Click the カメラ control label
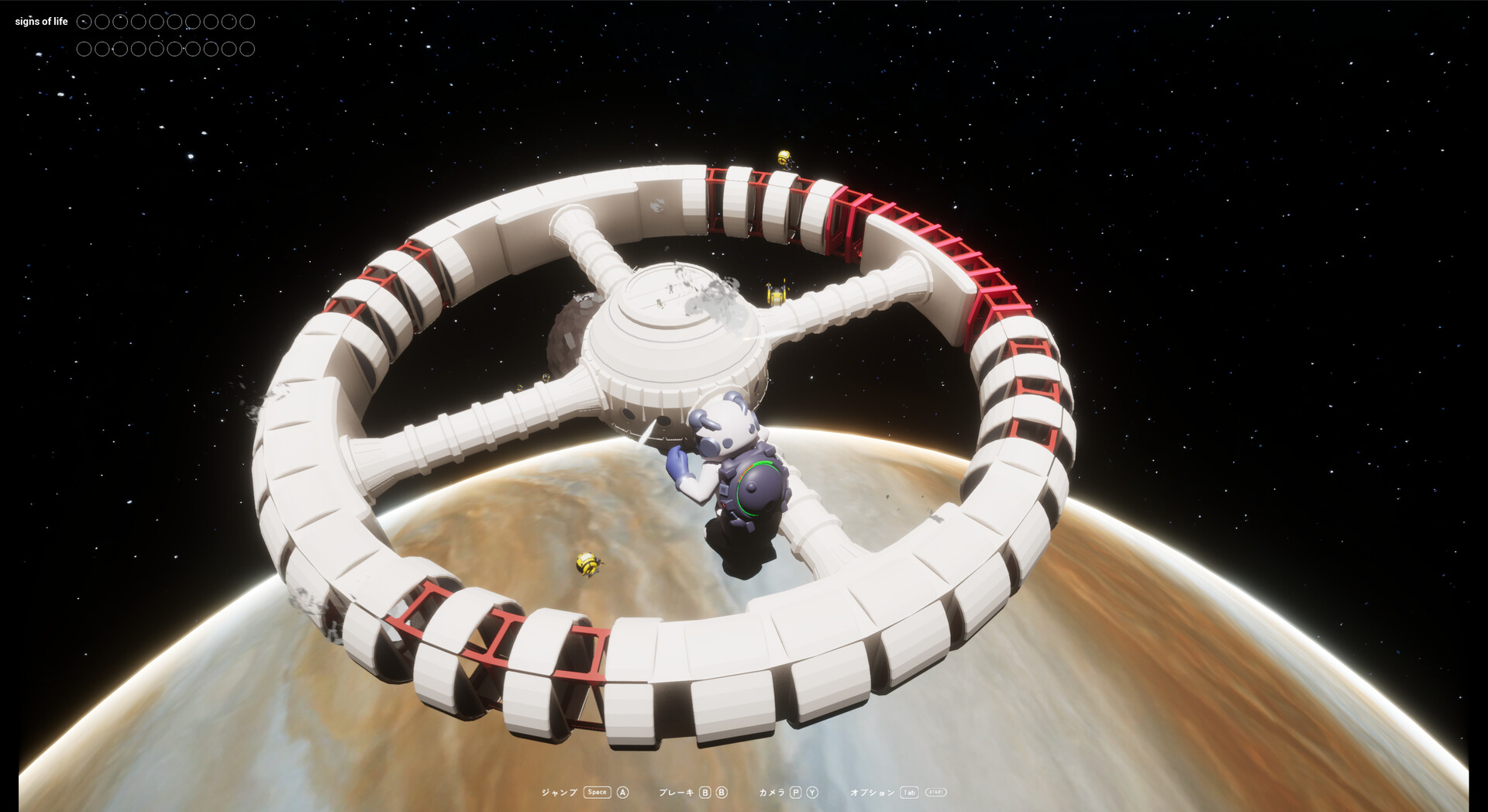Viewport: 1488px width, 812px height. click(771, 792)
